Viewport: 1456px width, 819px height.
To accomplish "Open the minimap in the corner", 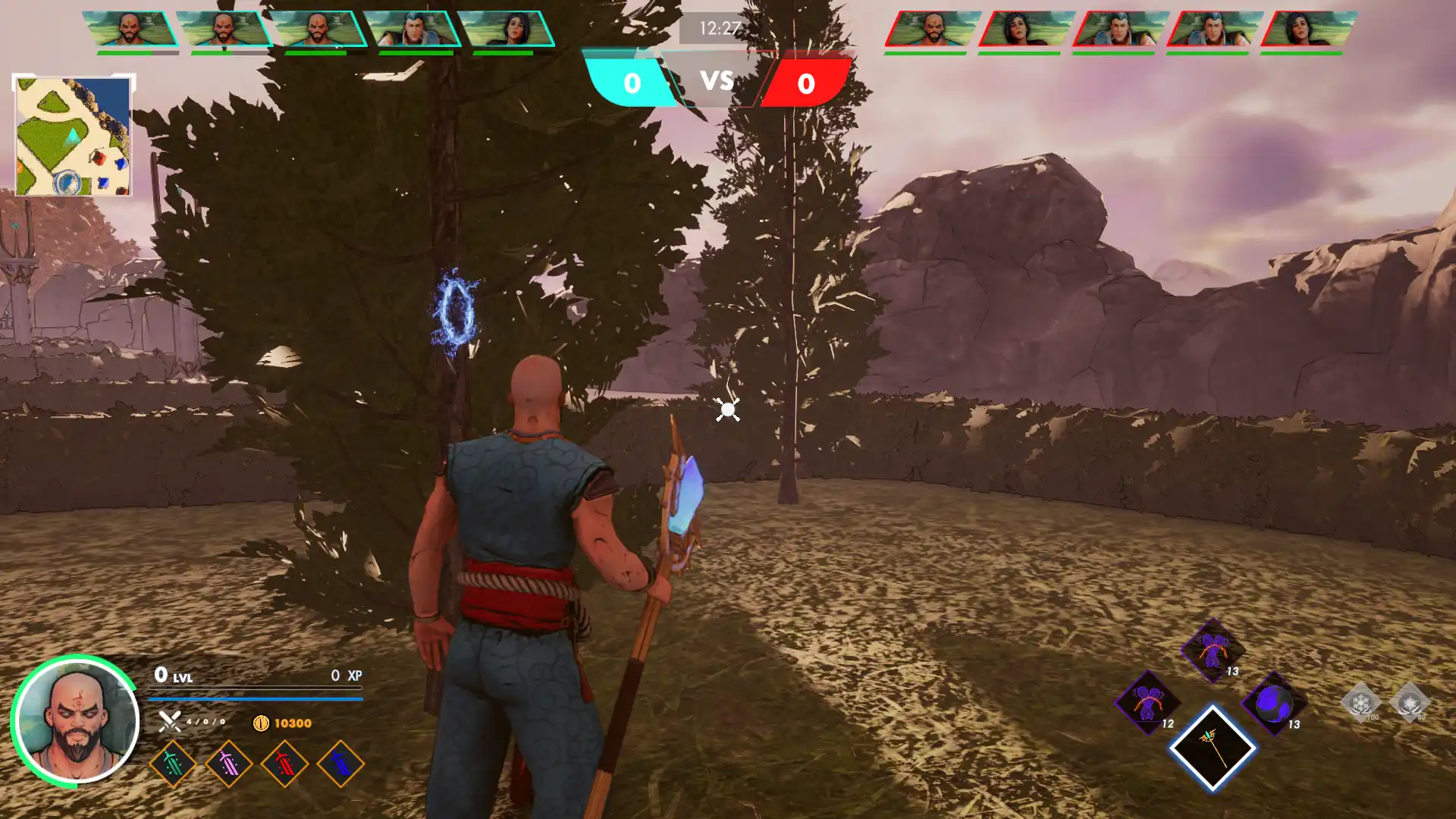I will click(x=73, y=136).
